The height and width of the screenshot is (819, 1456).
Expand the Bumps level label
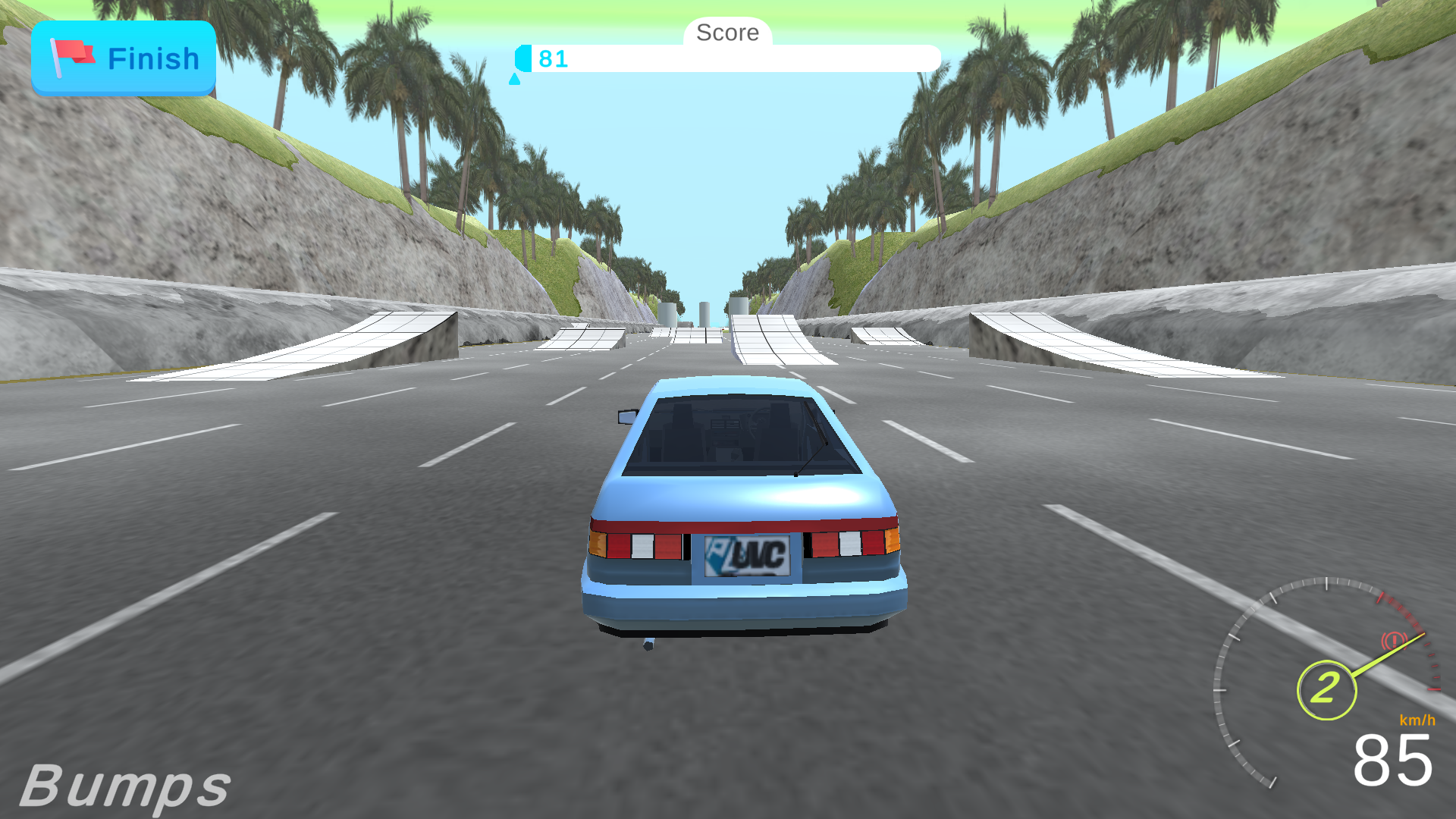[x=127, y=786]
